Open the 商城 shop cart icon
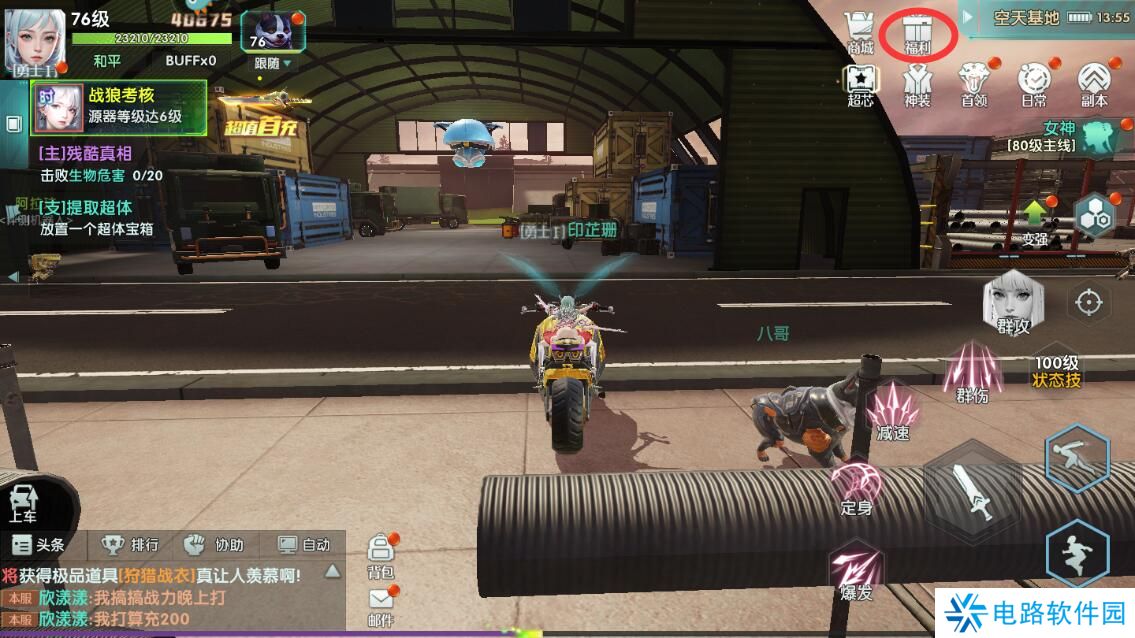Viewport: 1135px width, 638px height. pos(859,33)
